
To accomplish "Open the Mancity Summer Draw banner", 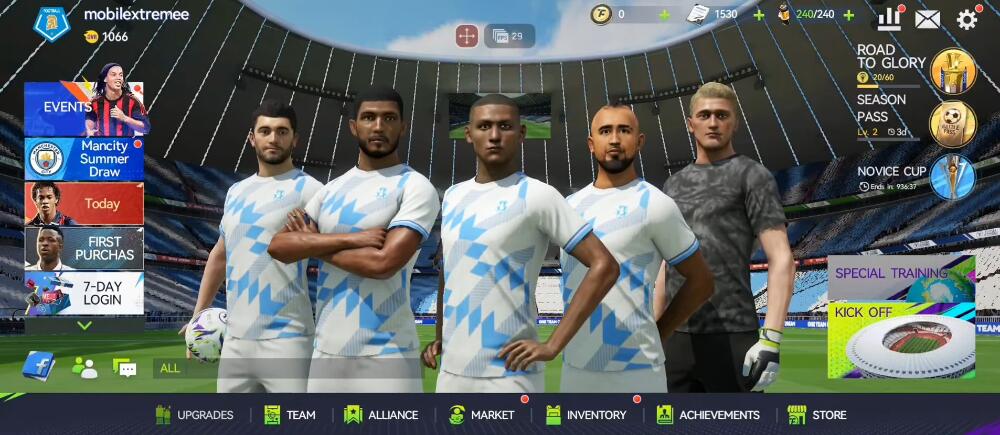I will pyautogui.click(x=84, y=159).
